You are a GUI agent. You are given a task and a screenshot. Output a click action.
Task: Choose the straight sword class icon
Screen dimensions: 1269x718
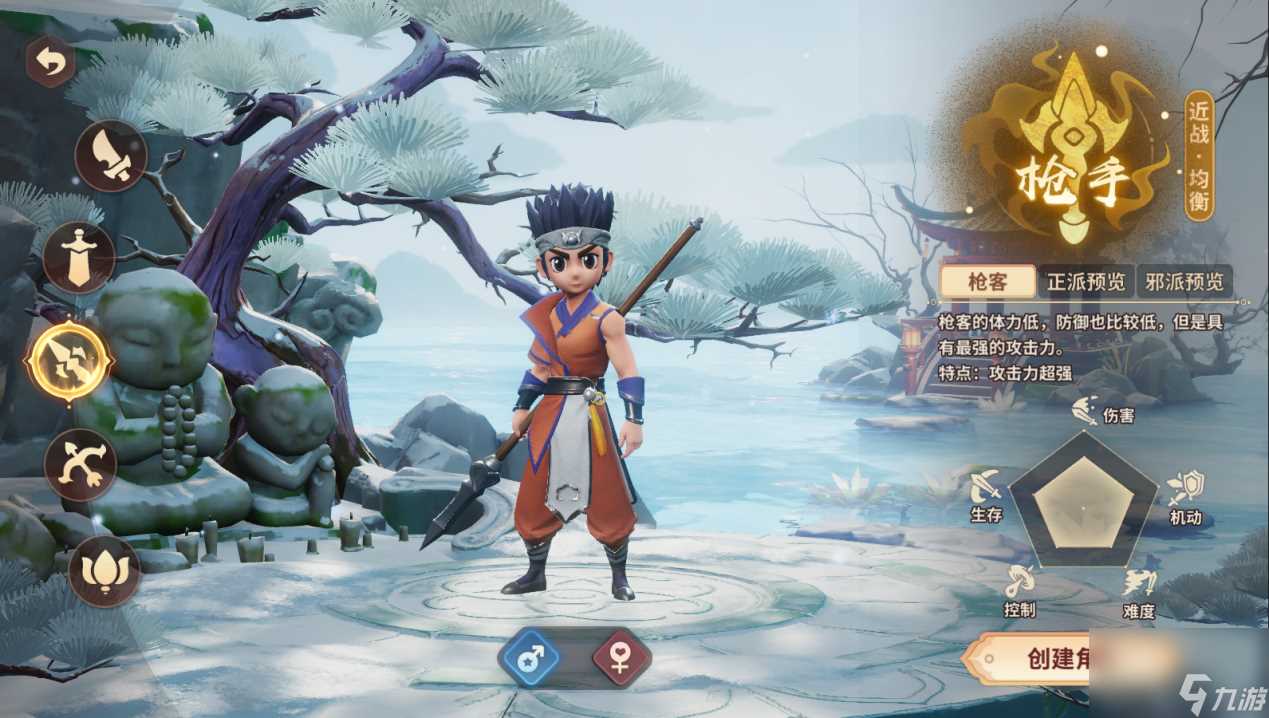point(79,257)
